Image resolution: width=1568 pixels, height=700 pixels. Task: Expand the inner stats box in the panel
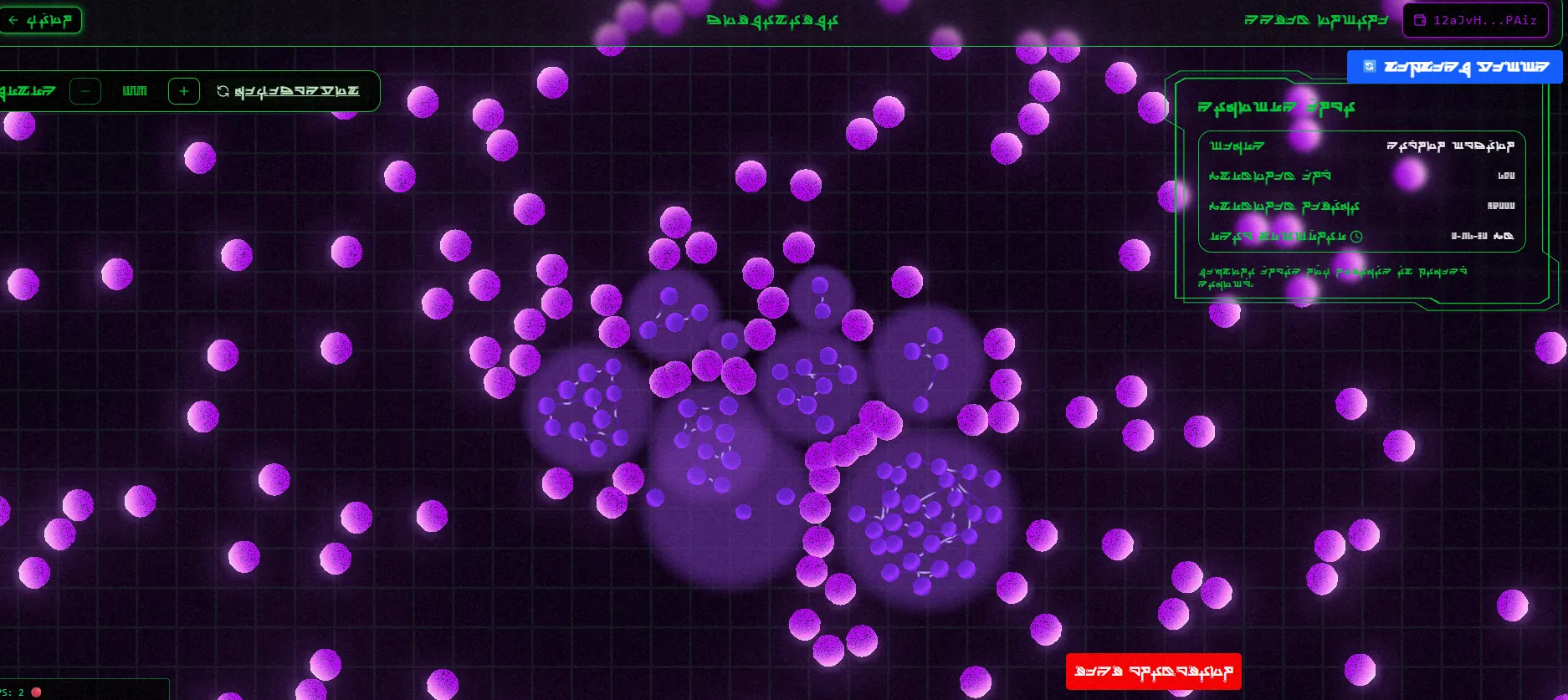pyautogui.click(x=1362, y=192)
